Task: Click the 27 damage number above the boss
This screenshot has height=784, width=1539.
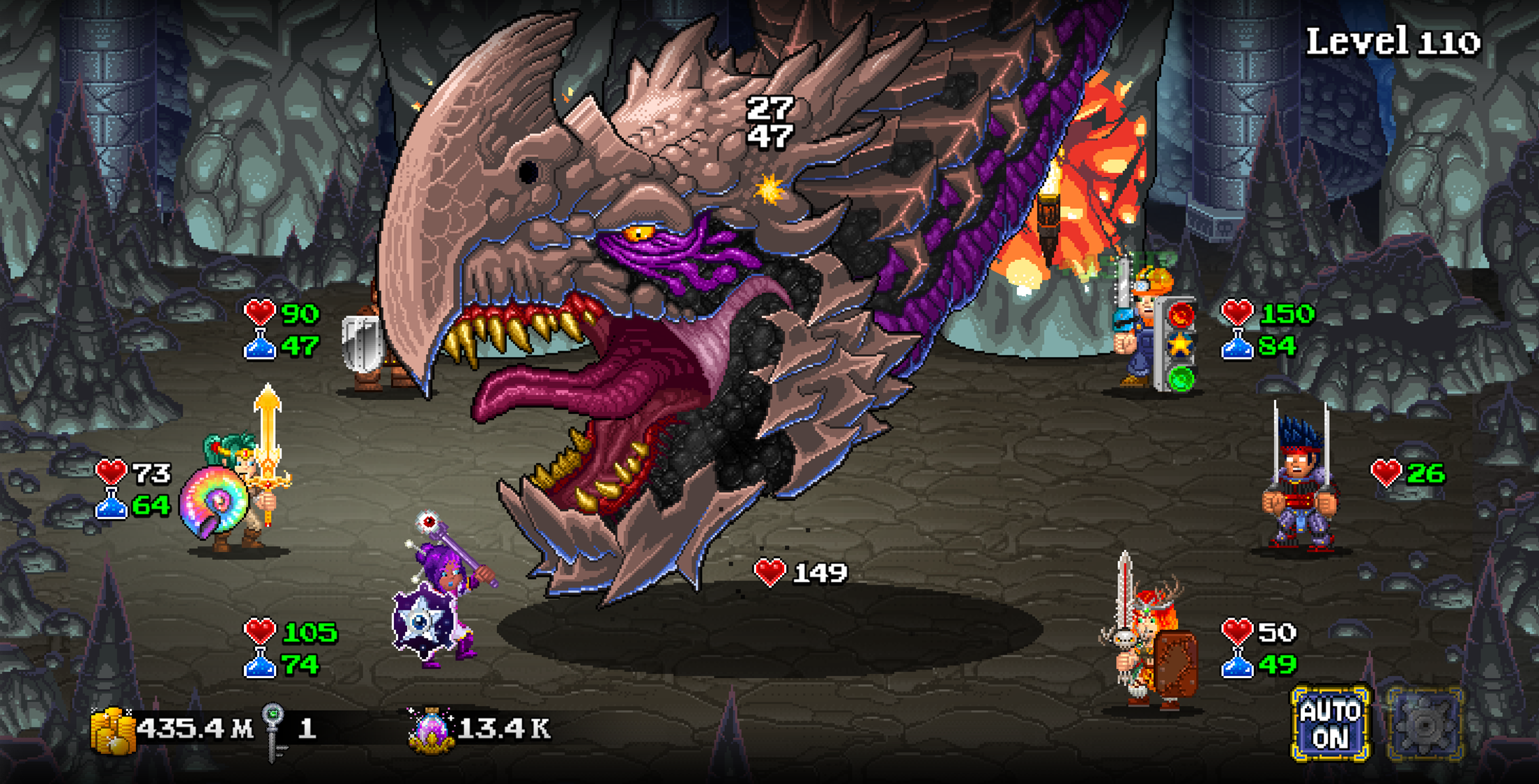Action: [769, 107]
